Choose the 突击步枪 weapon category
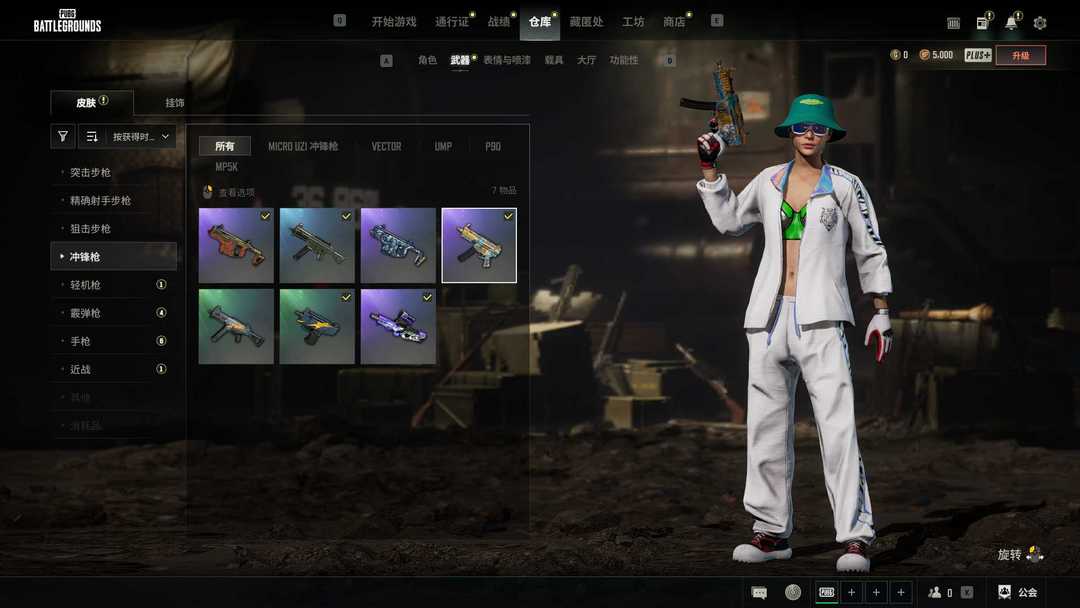 coord(90,173)
